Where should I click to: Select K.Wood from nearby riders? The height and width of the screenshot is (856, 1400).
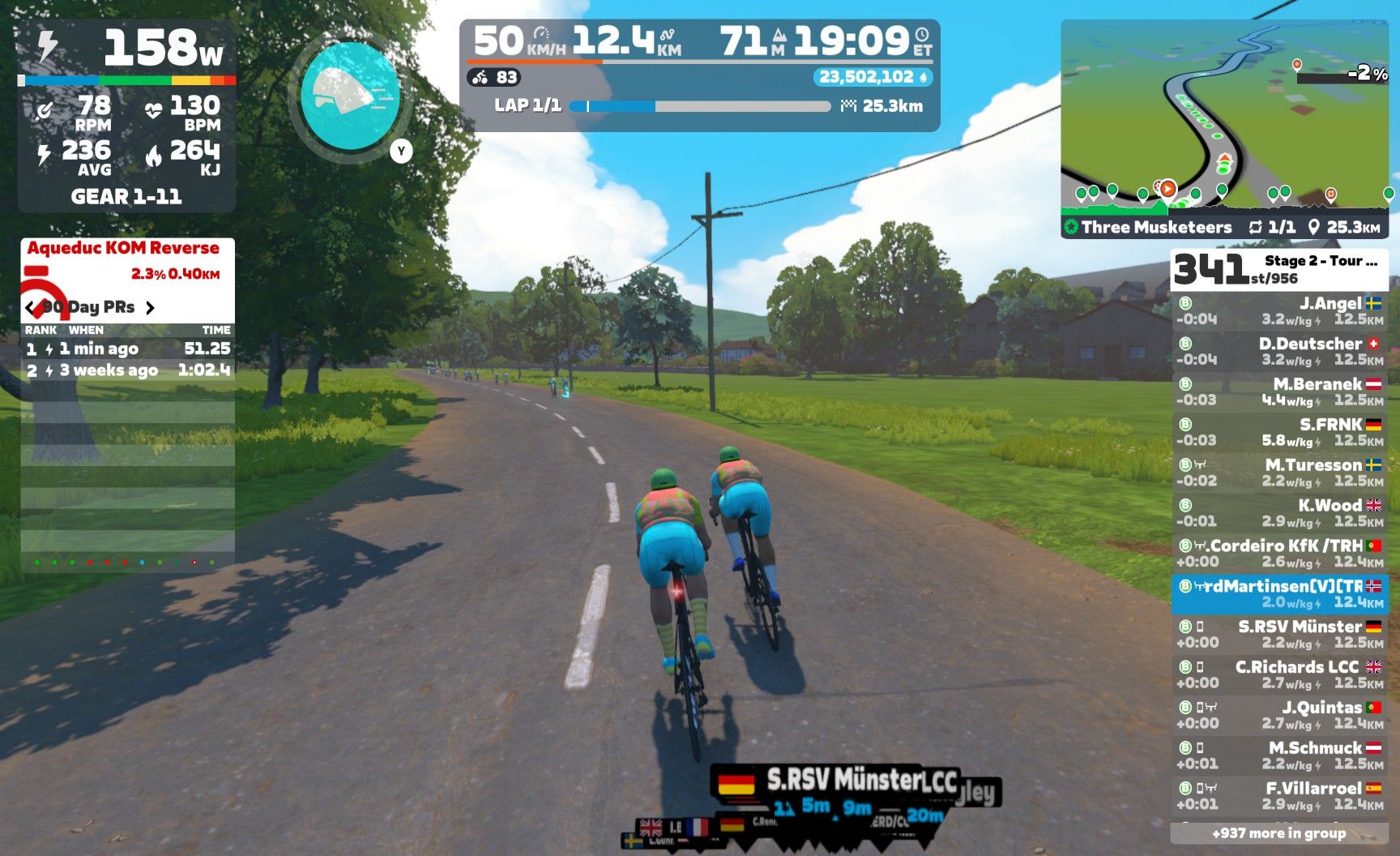pyautogui.click(x=1279, y=513)
